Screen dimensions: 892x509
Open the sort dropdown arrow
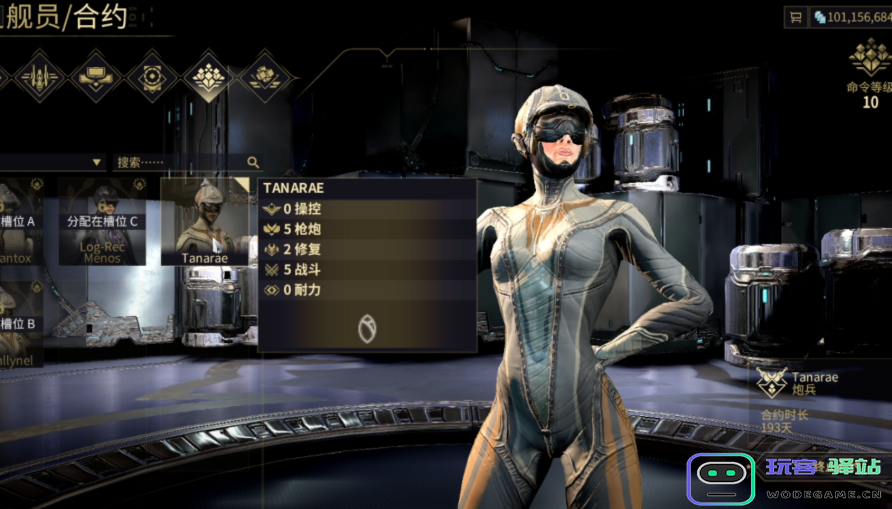97,162
